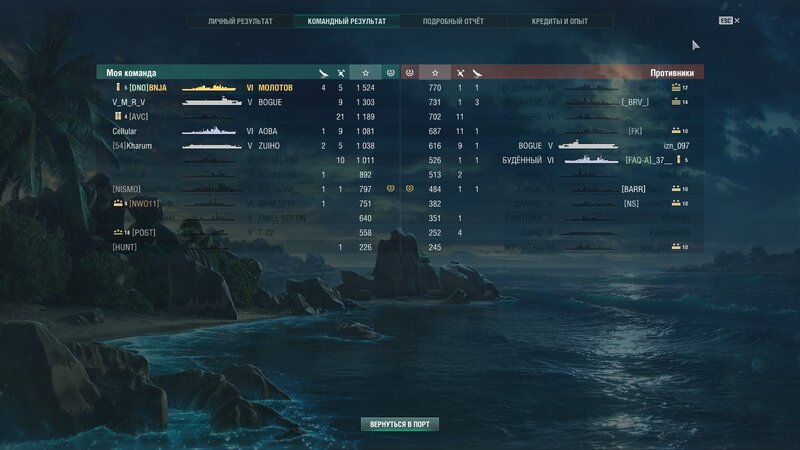Show the Кредиты и опыт tab
The height and width of the screenshot is (450, 800).
pyautogui.click(x=558, y=20)
